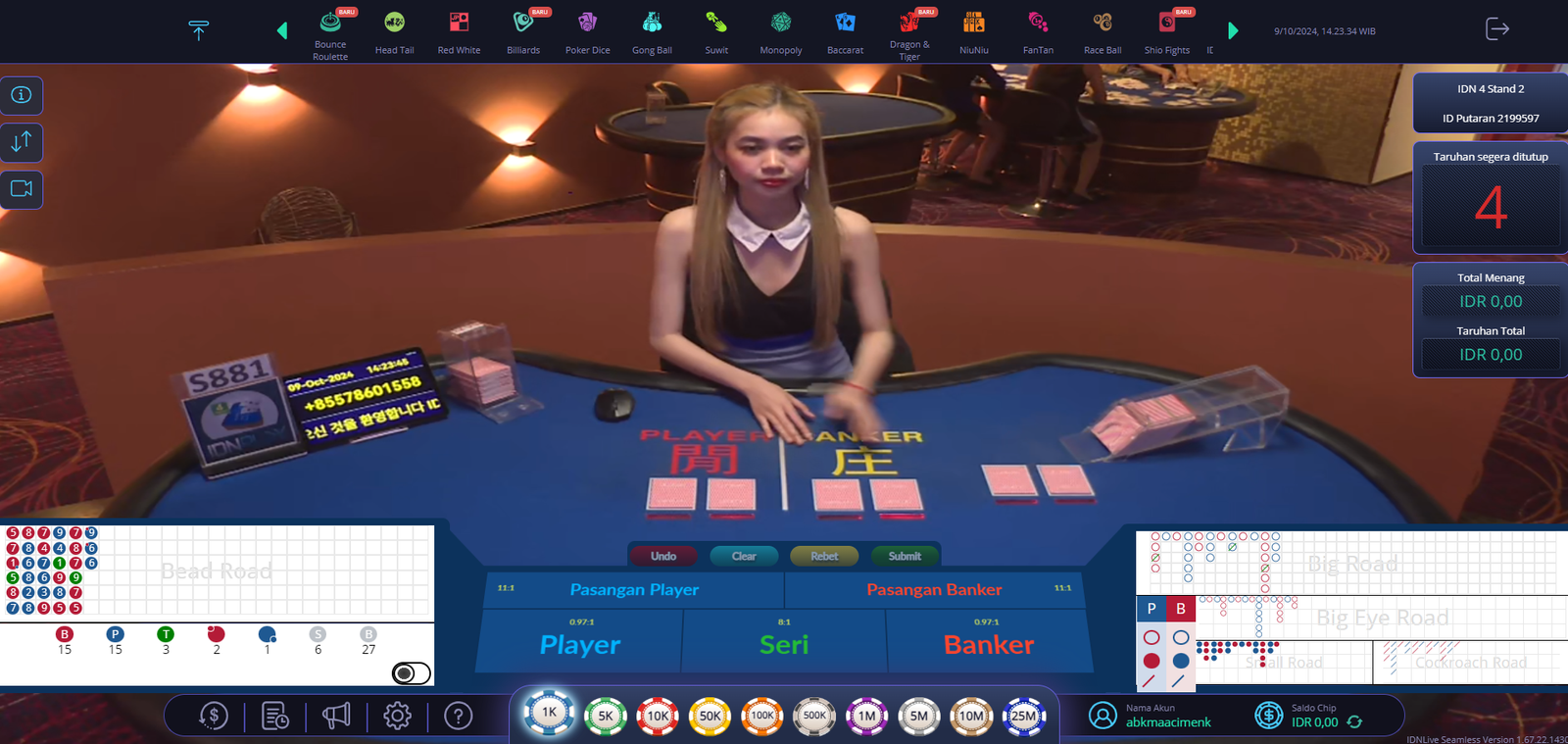Image resolution: width=1568 pixels, height=744 pixels.
Task: Log out using the exit icon
Action: pyautogui.click(x=1496, y=29)
